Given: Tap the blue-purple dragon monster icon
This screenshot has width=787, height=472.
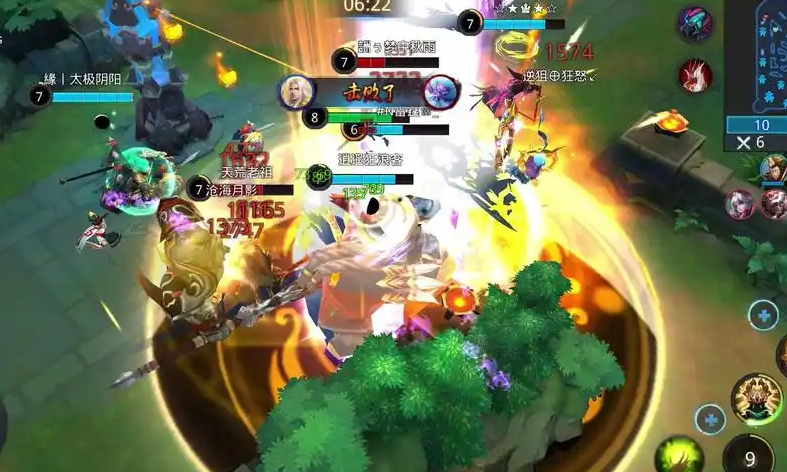Looking at the screenshot, I should (x=693, y=24).
